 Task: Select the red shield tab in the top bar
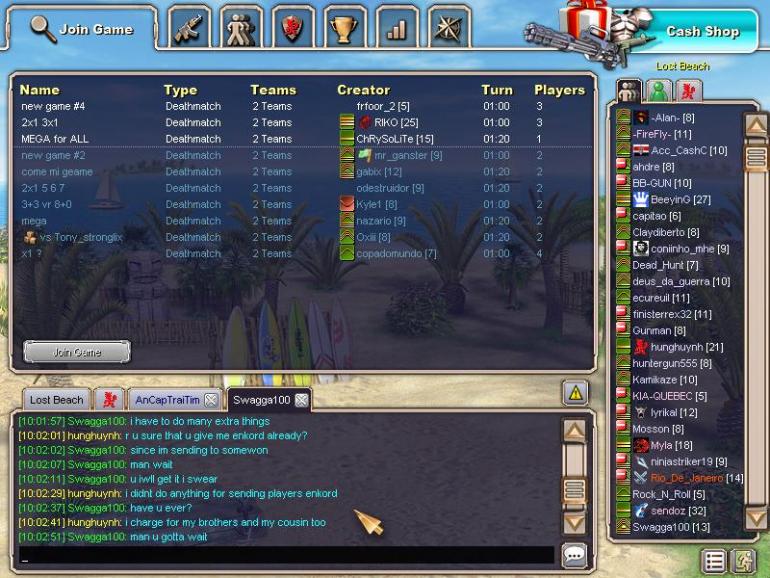(x=294, y=29)
